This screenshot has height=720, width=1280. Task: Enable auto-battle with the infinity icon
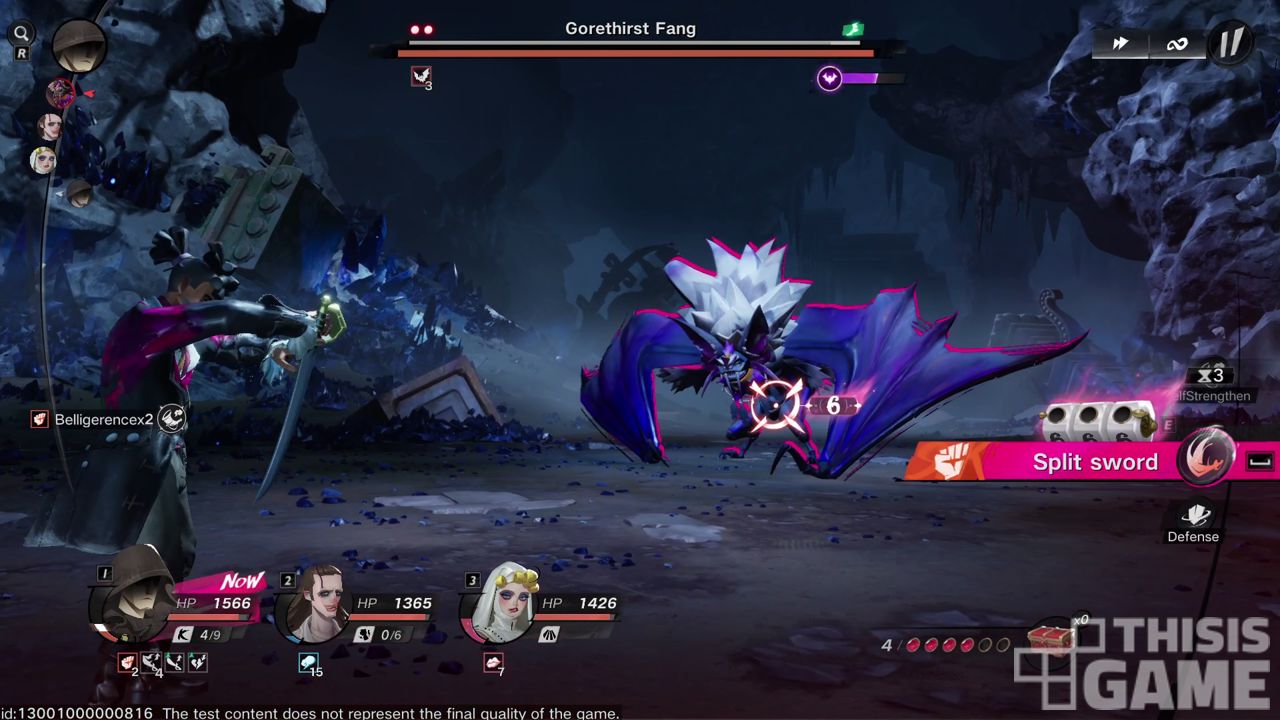click(x=1176, y=43)
